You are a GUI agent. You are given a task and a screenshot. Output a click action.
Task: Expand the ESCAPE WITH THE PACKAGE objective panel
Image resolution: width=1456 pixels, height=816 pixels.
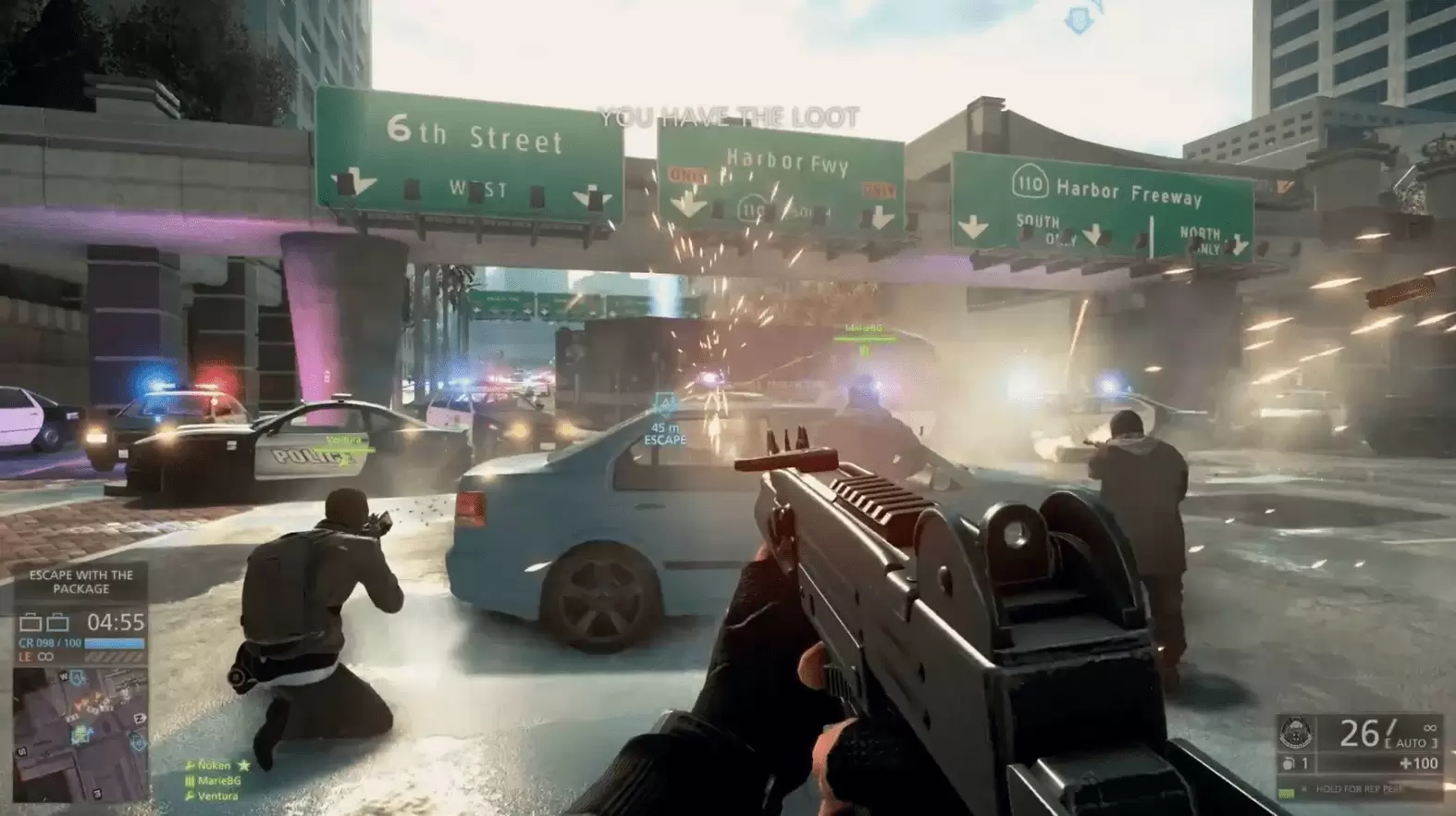coord(80,580)
